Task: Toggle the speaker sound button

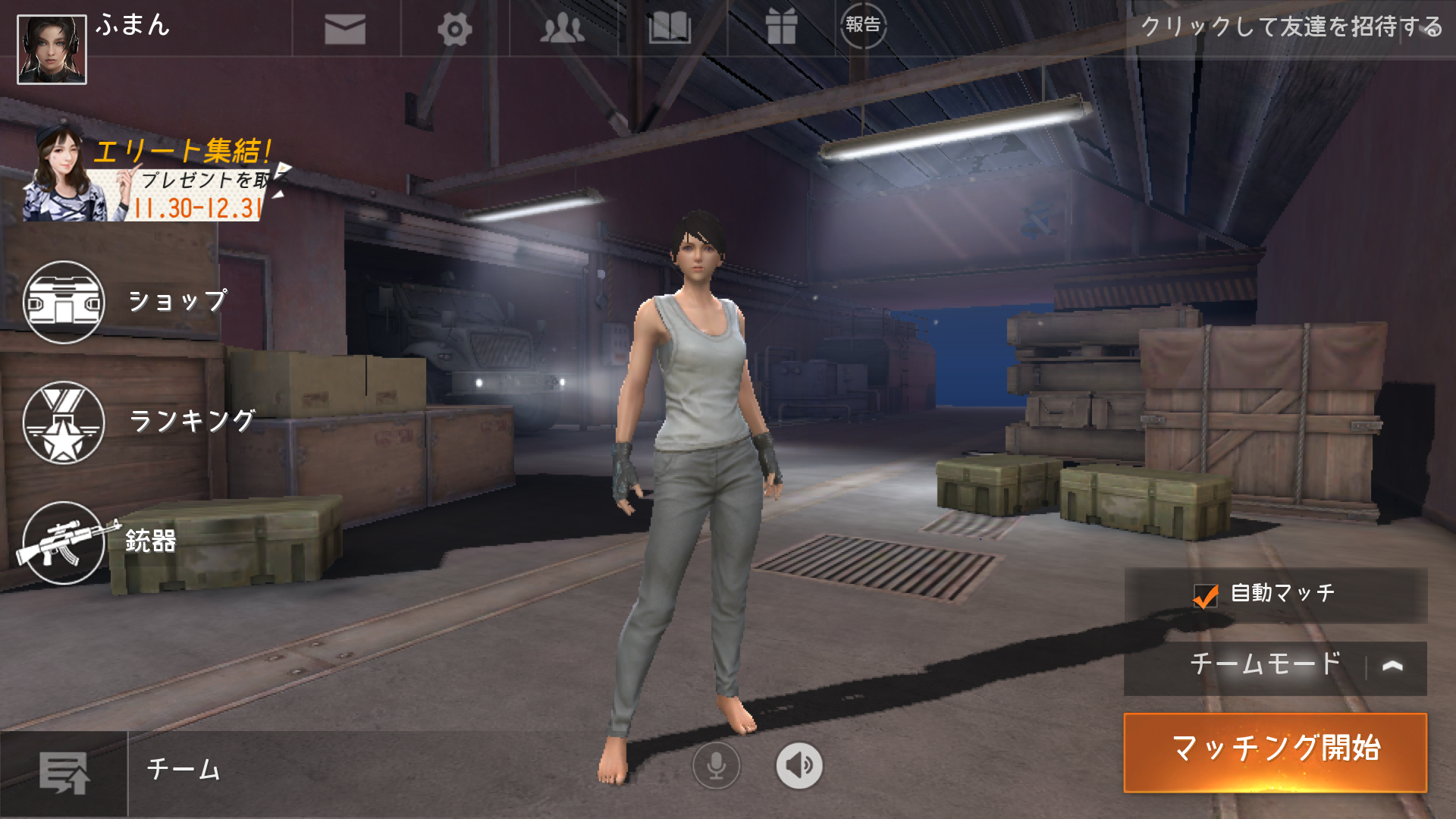Action: (x=799, y=765)
